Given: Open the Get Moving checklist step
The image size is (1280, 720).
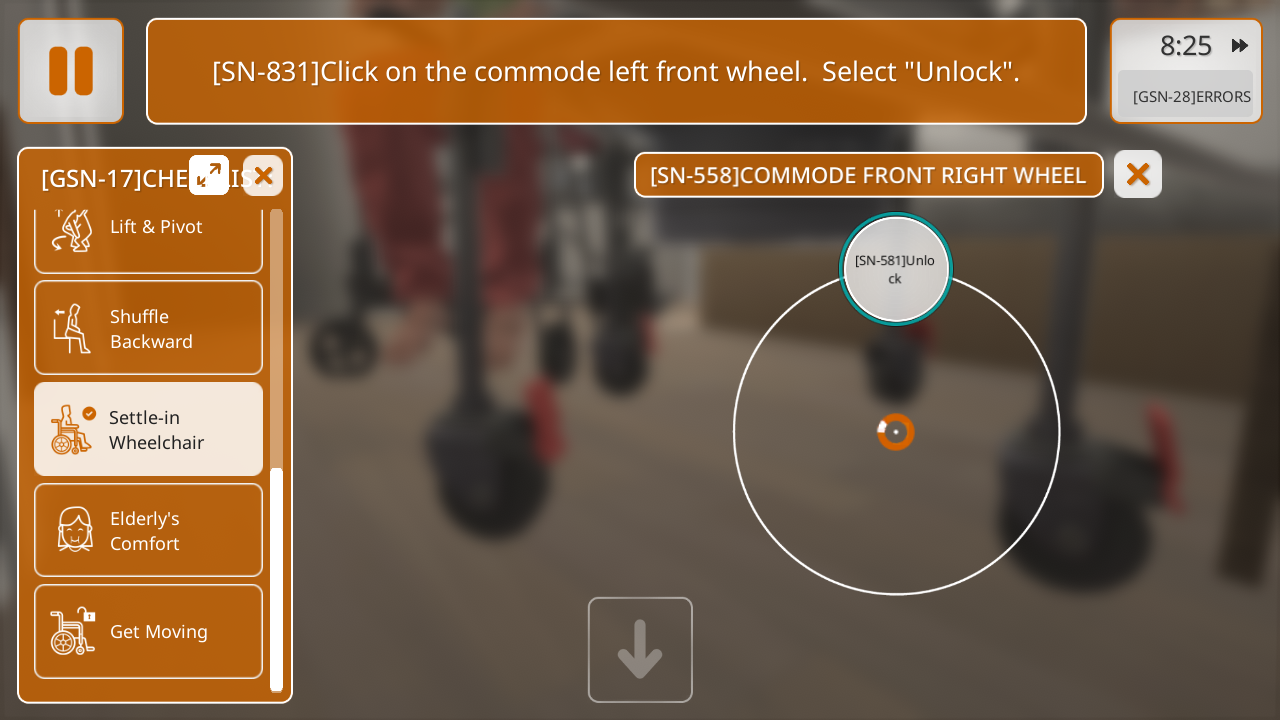Looking at the screenshot, I should [148, 631].
